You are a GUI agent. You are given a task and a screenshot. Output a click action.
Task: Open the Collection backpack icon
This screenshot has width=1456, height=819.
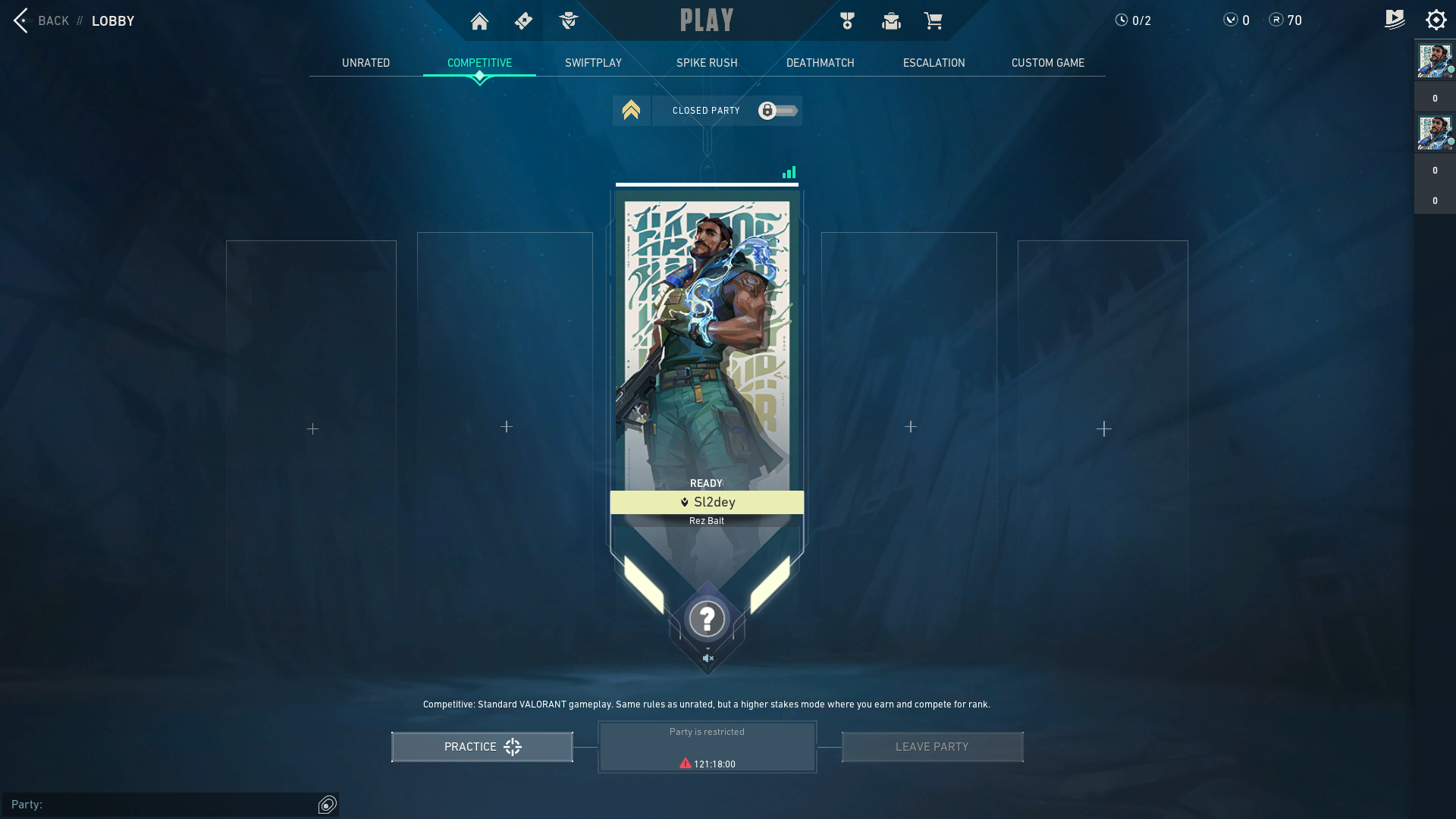click(891, 20)
